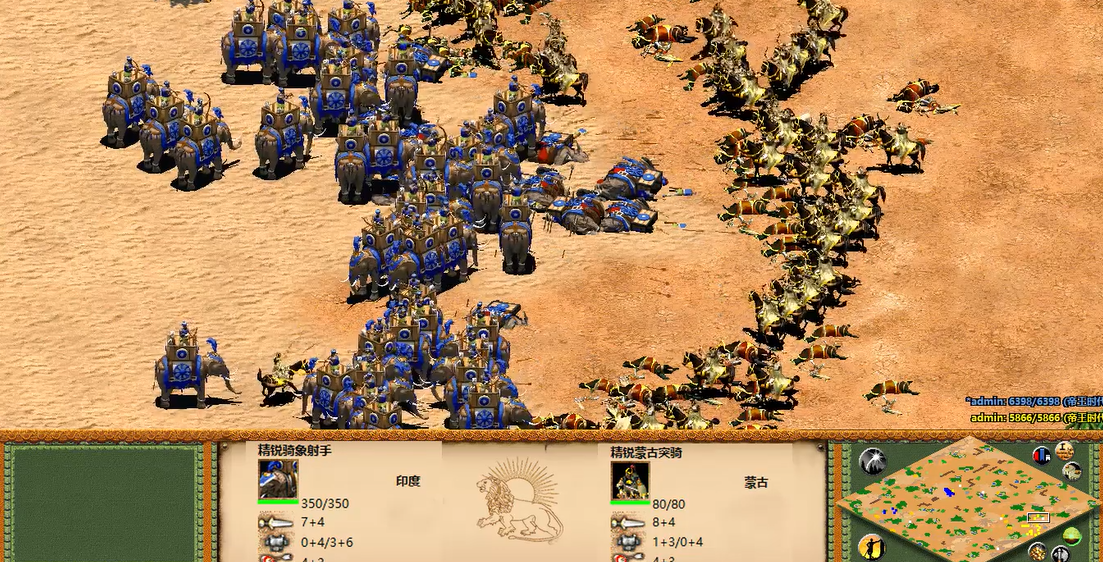Switch to the green terrain minimap mode
This screenshot has width=1103, height=562.
(1073, 536)
